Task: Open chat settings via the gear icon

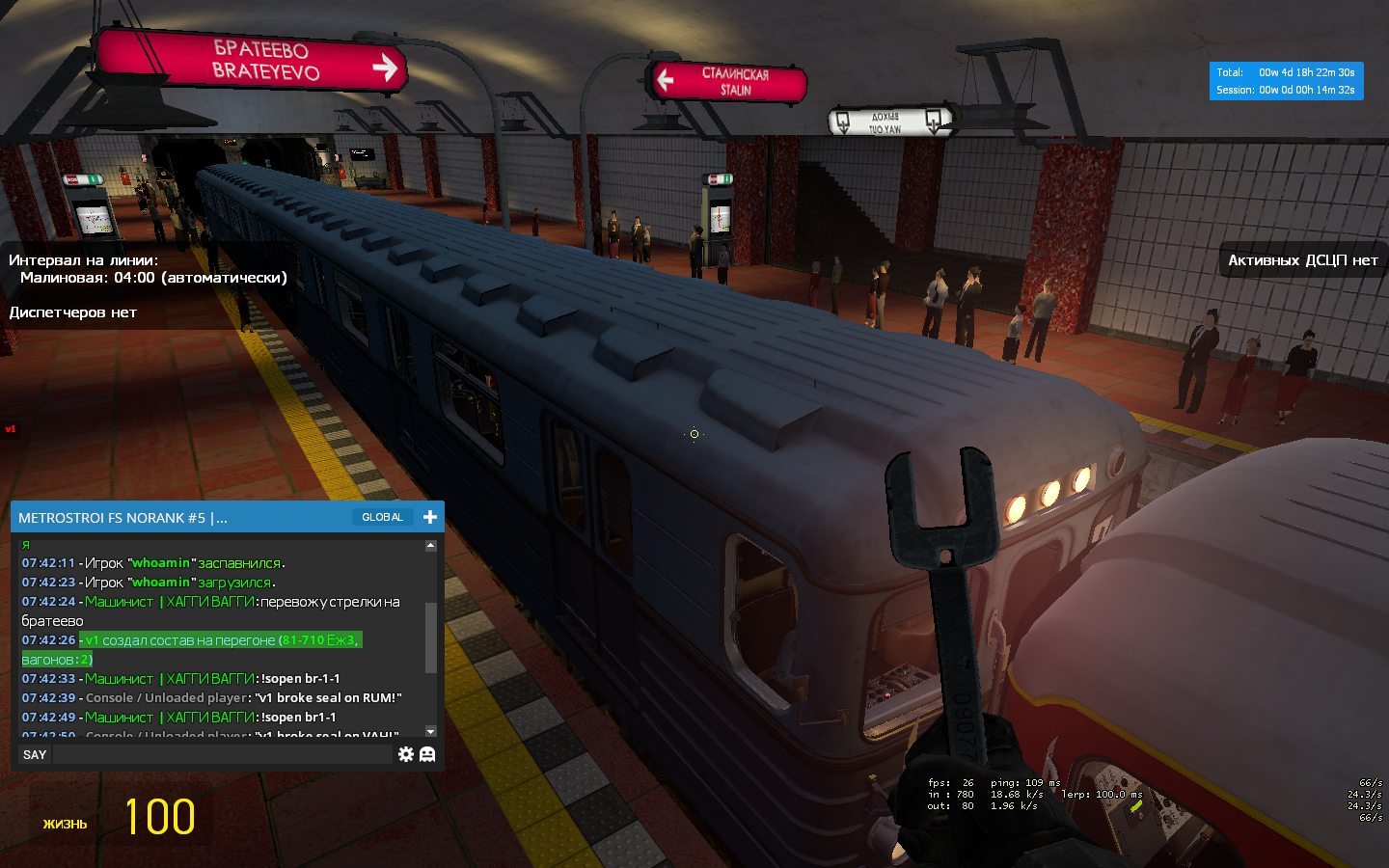Action: (406, 754)
